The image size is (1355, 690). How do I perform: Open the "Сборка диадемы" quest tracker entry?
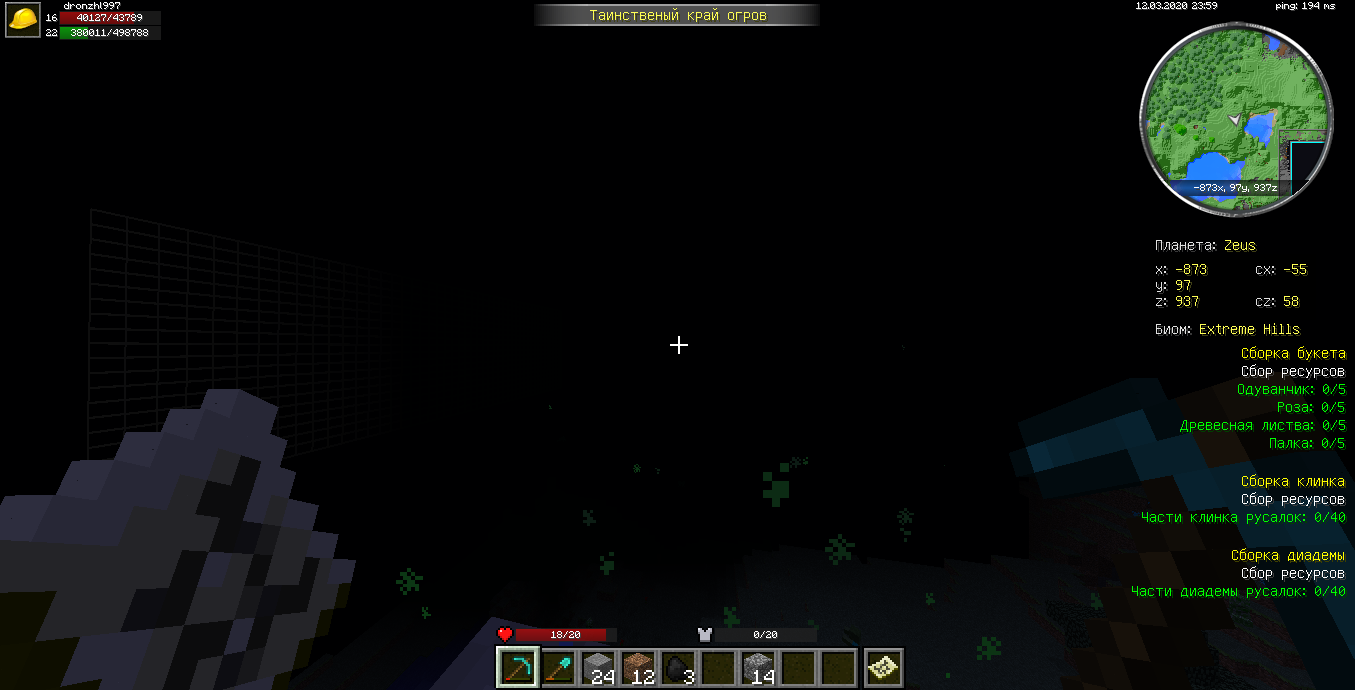[x=1288, y=556]
